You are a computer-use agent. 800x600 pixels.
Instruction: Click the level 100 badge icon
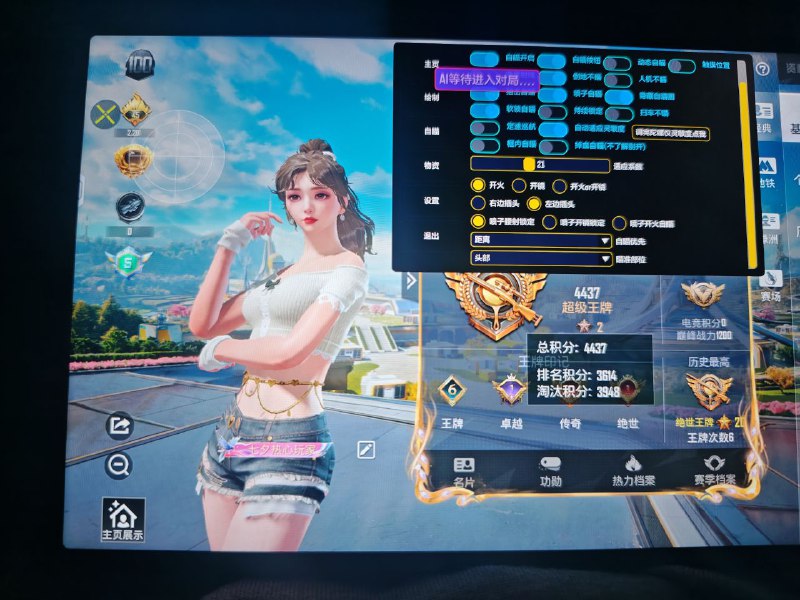tap(140, 66)
